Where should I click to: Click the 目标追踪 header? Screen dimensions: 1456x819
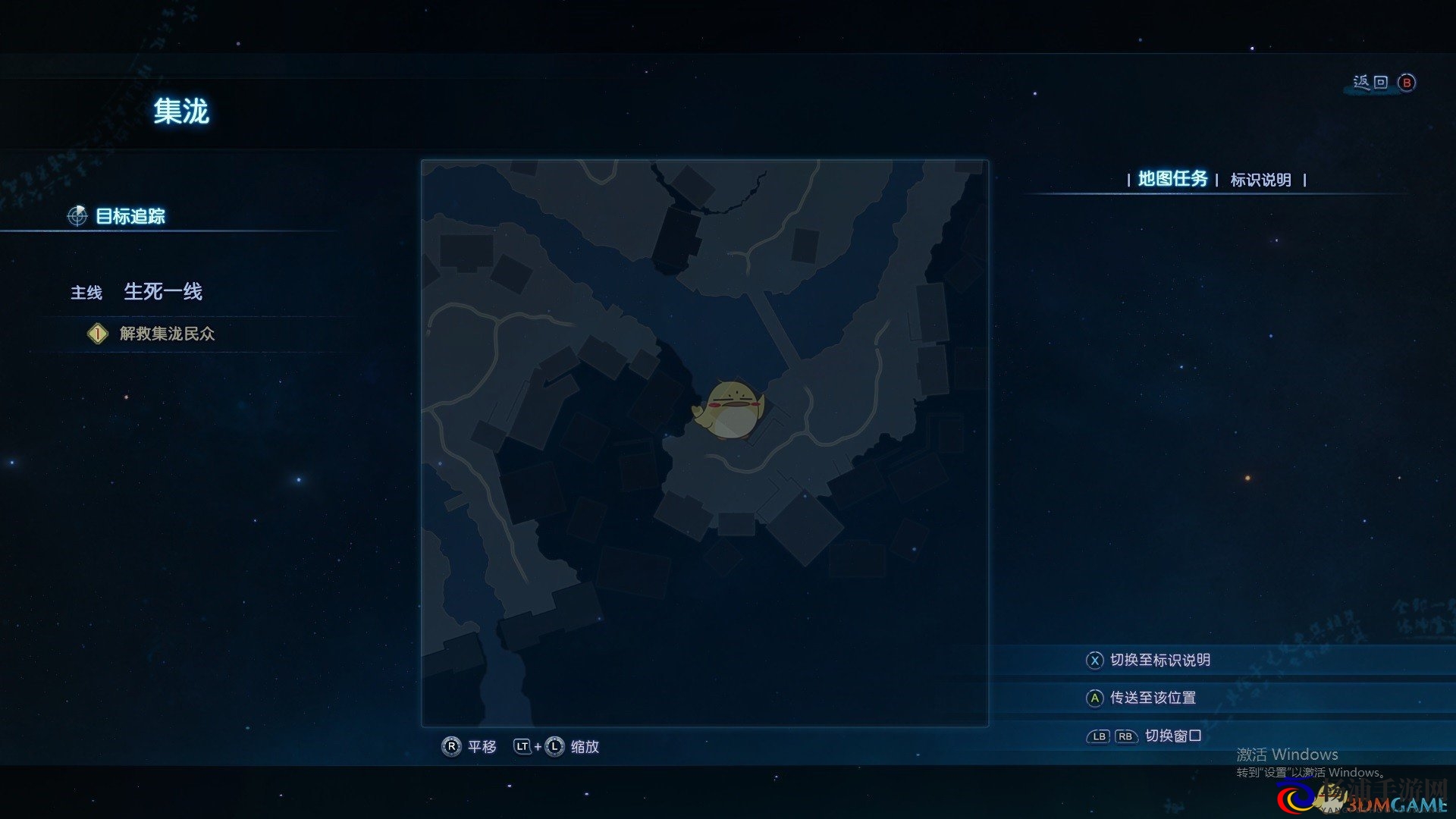pyautogui.click(x=130, y=216)
